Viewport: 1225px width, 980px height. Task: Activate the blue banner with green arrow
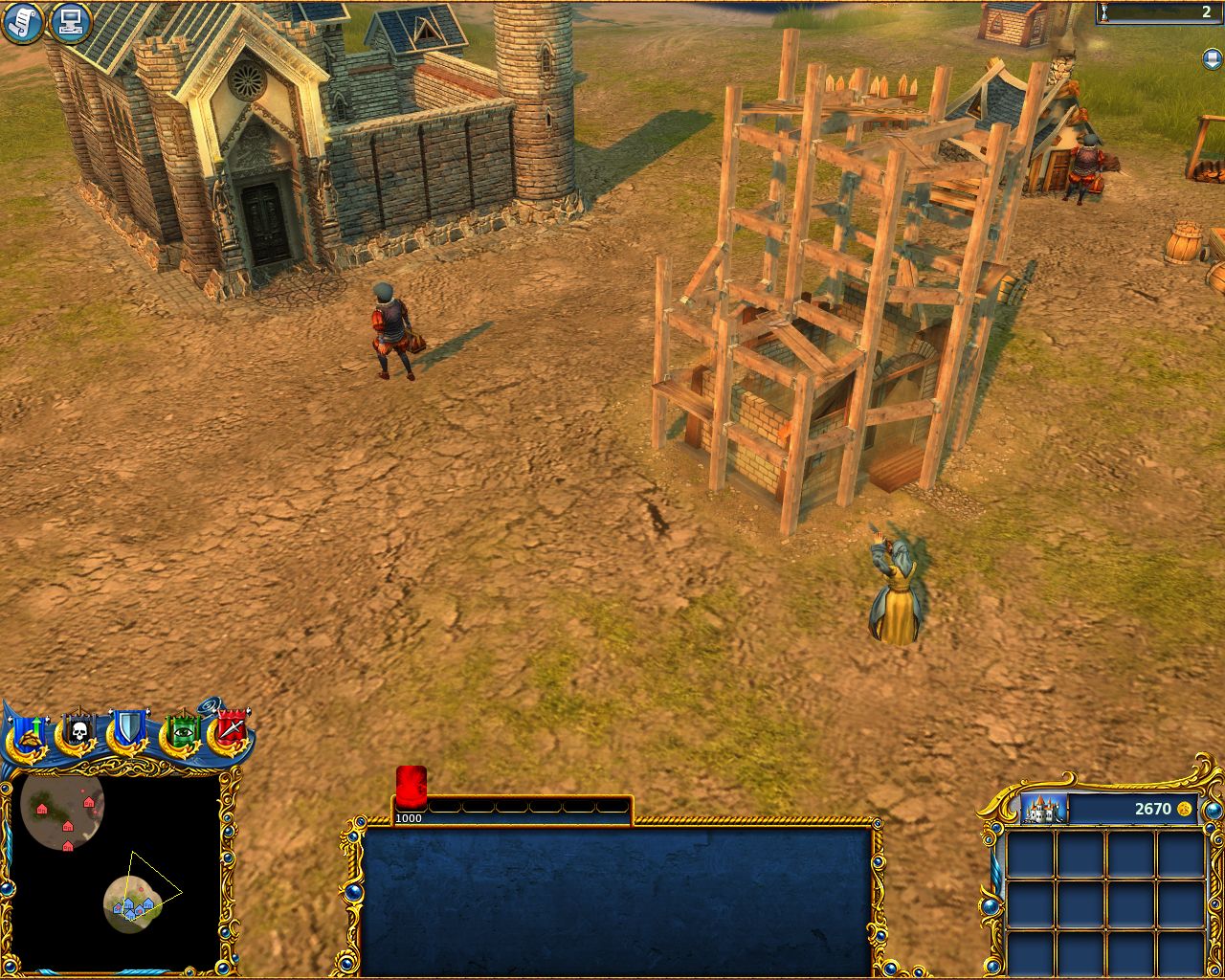tap(29, 734)
